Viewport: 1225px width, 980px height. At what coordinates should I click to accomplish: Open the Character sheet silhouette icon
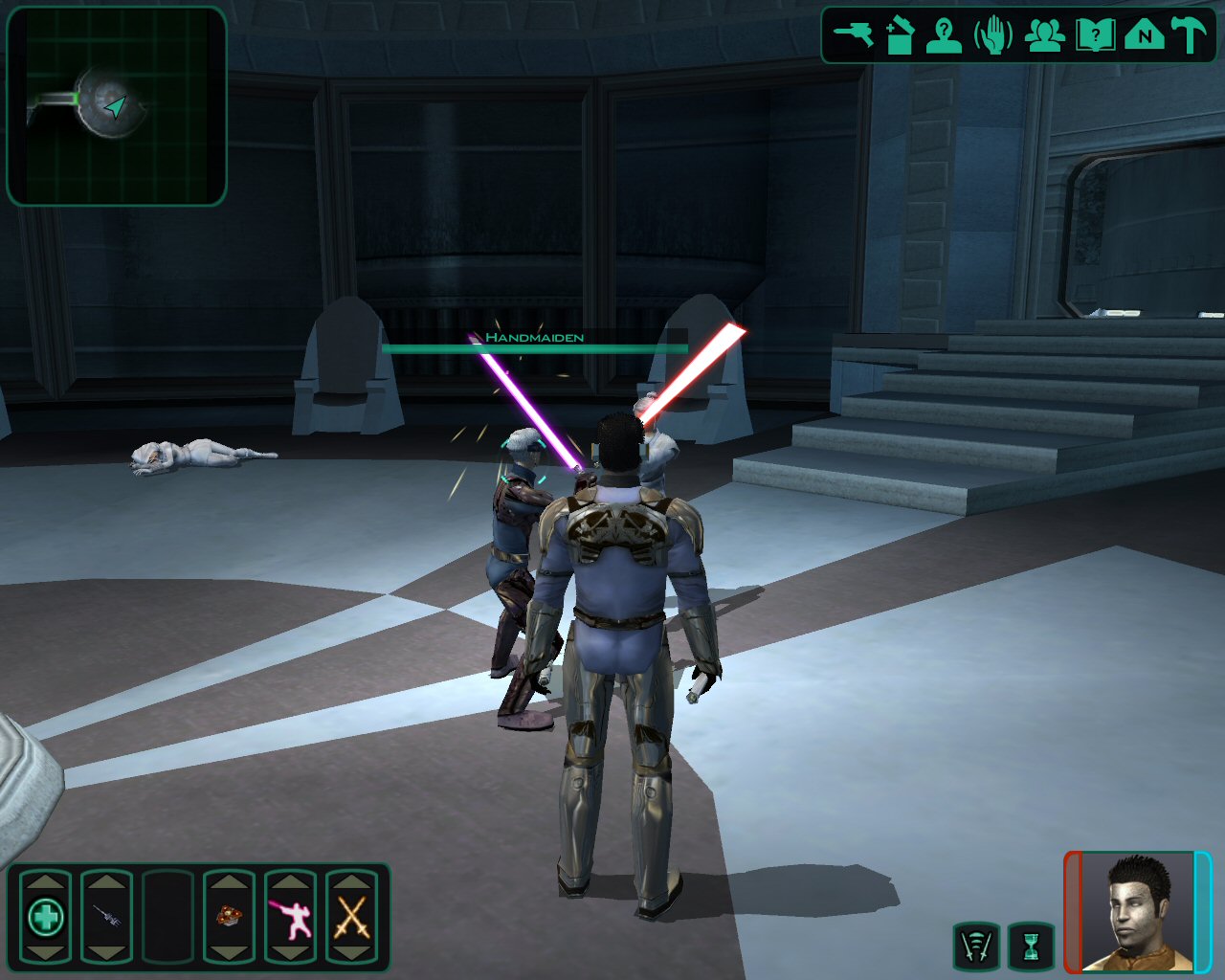945,36
